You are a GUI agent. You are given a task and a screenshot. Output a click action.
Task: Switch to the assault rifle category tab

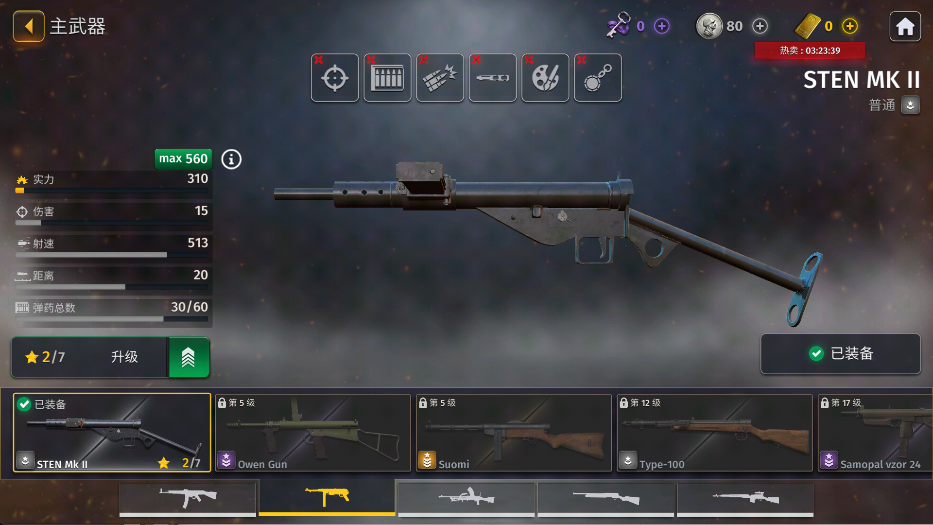[x=188, y=497]
